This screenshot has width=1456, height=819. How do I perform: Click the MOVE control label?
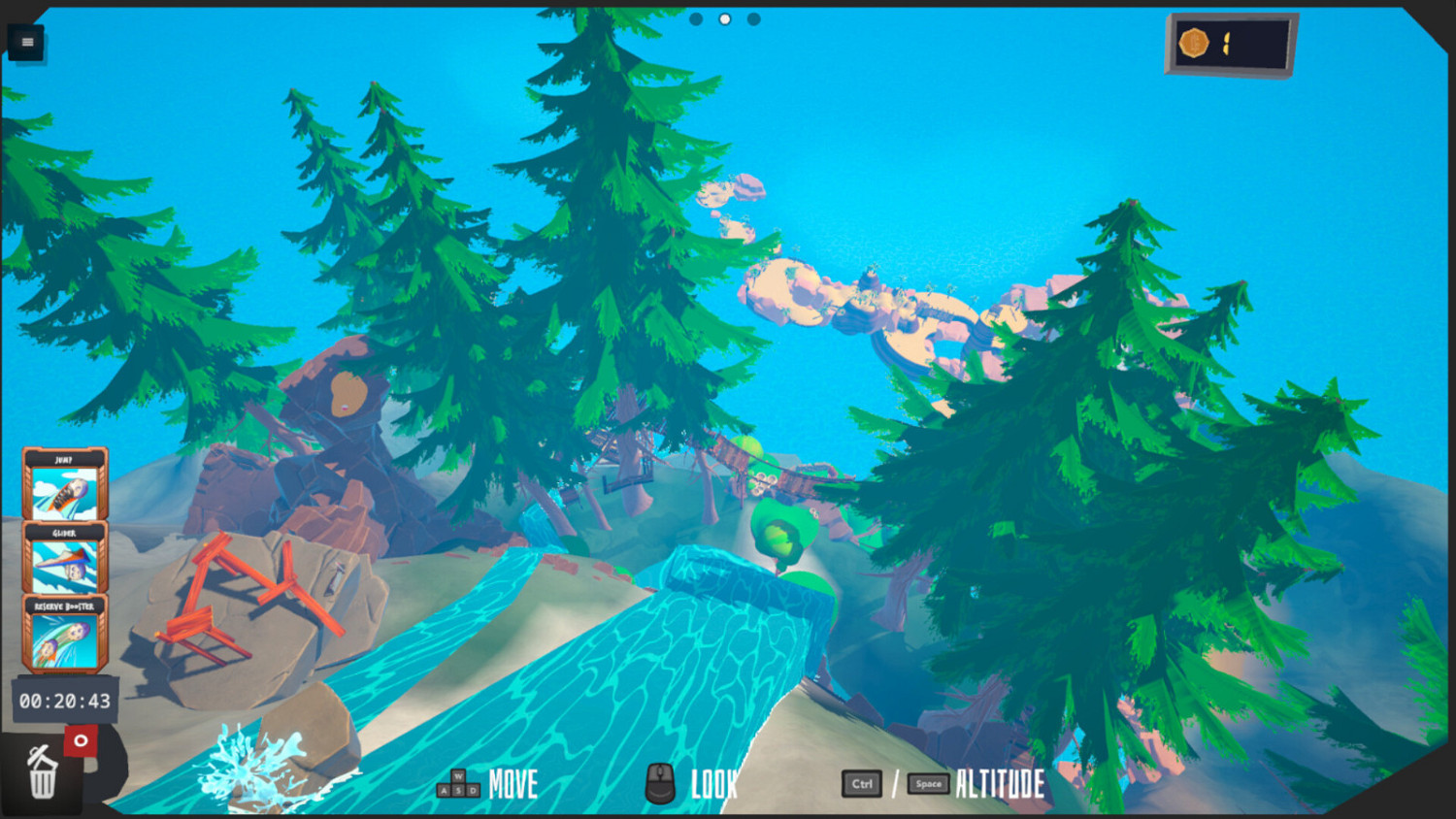(513, 784)
